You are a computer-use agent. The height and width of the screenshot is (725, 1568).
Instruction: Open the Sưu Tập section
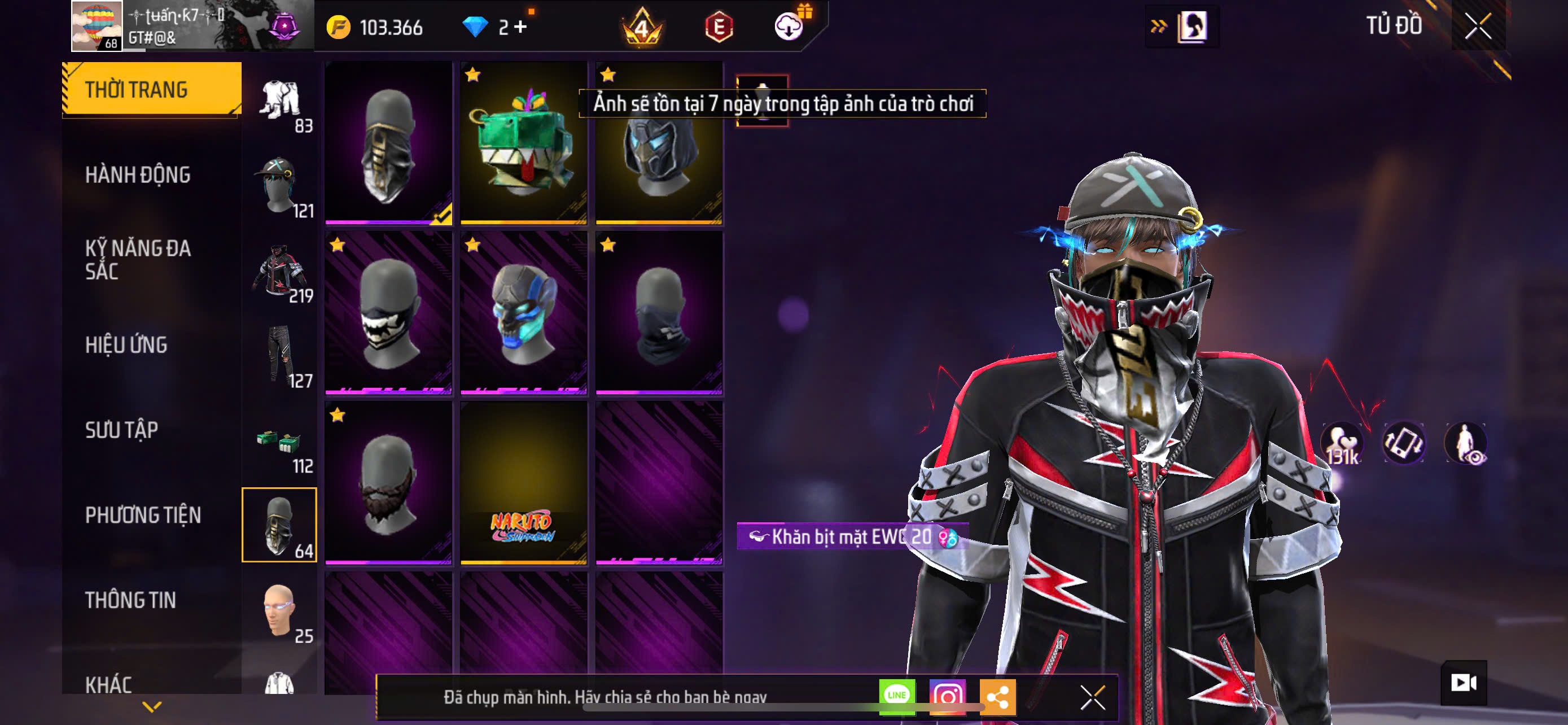(122, 430)
